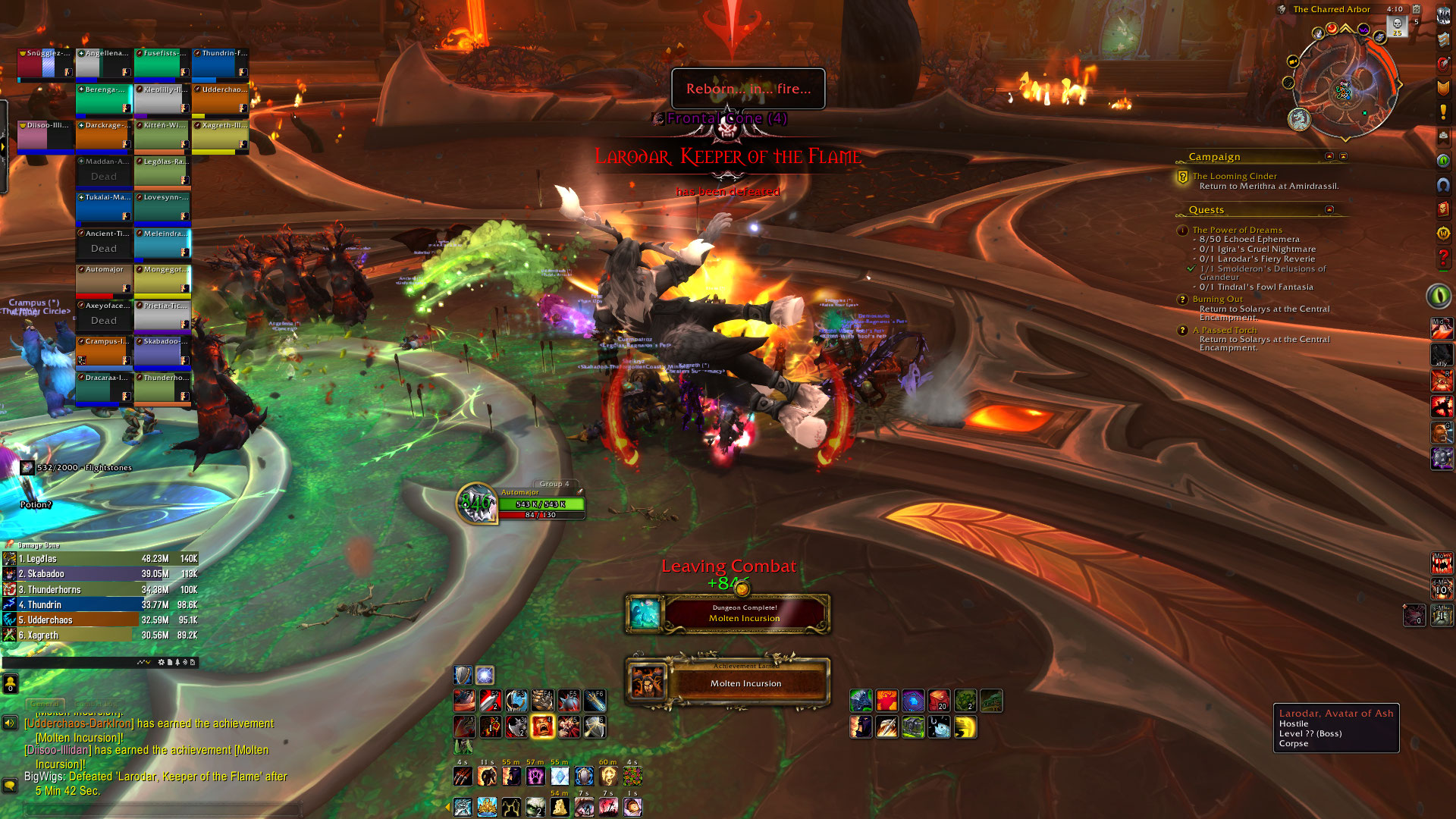This screenshot has height=819, width=1456.
Task: Open The Looming Cinder campaign quest
Action: click(1234, 176)
